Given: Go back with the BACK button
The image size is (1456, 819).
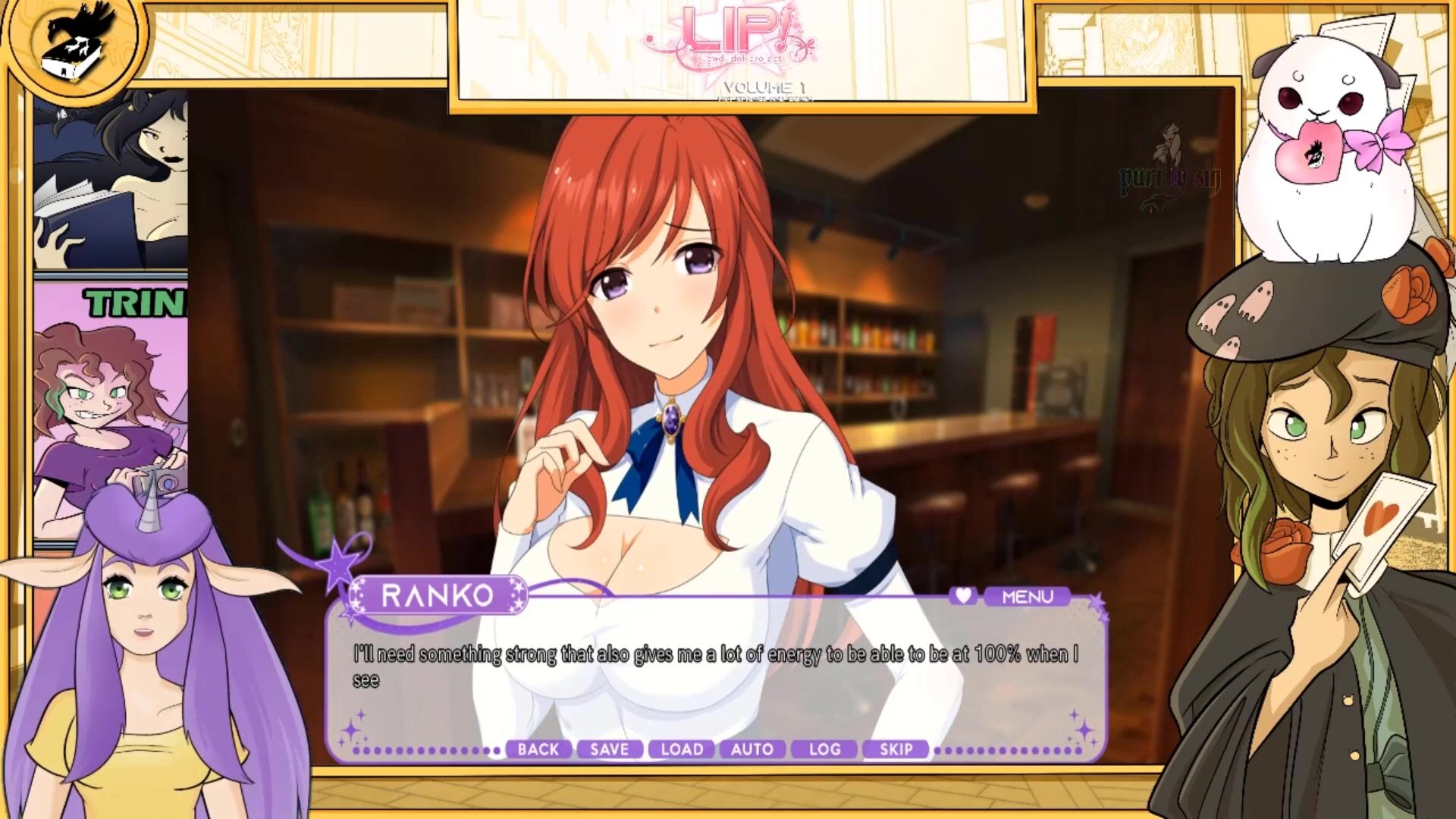Looking at the screenshot, I should coord(538,749).
